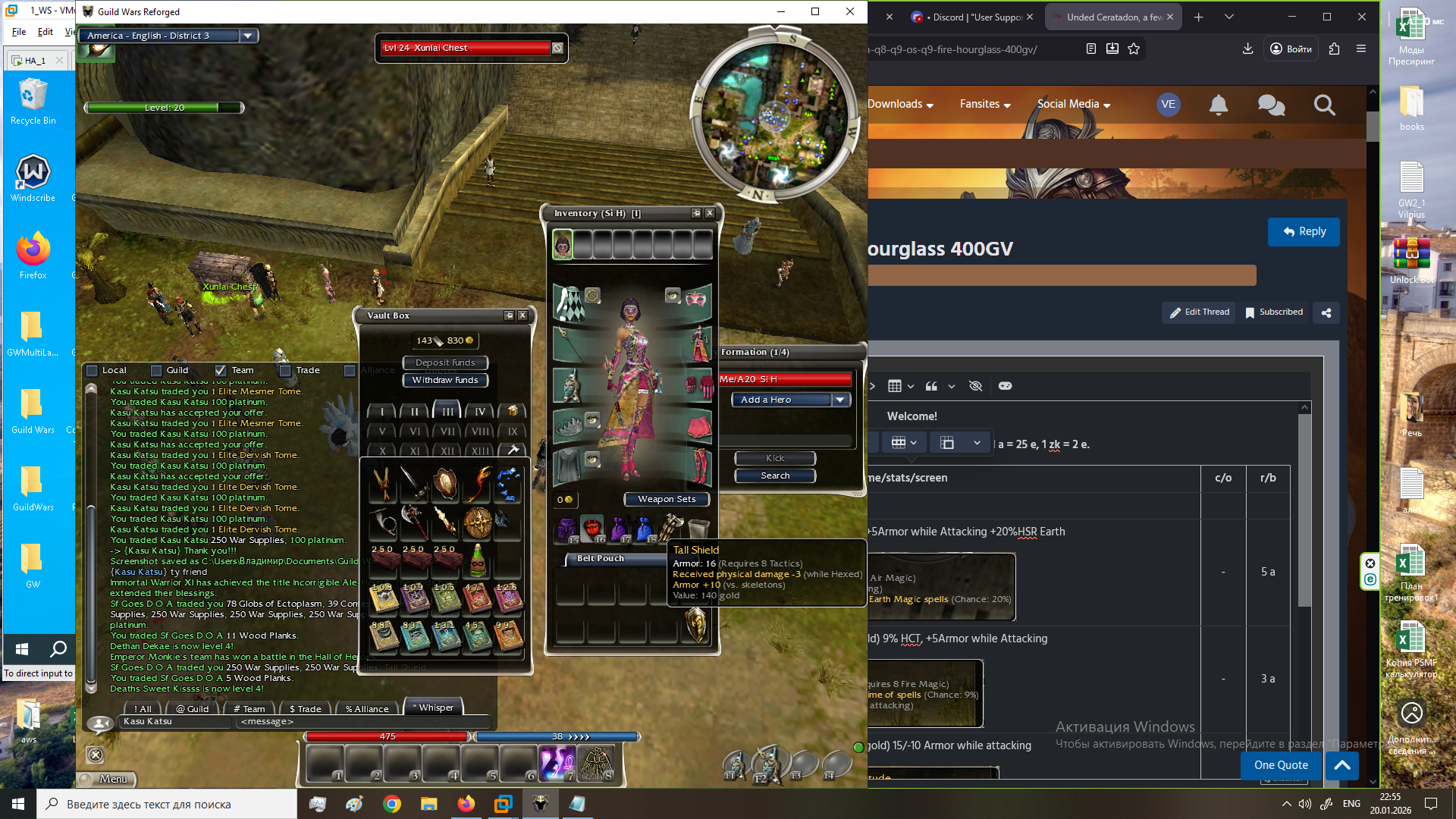Switch to the Whisper chat channel
This screenshot has height=819, width=1456.
(x=435, y=708)
